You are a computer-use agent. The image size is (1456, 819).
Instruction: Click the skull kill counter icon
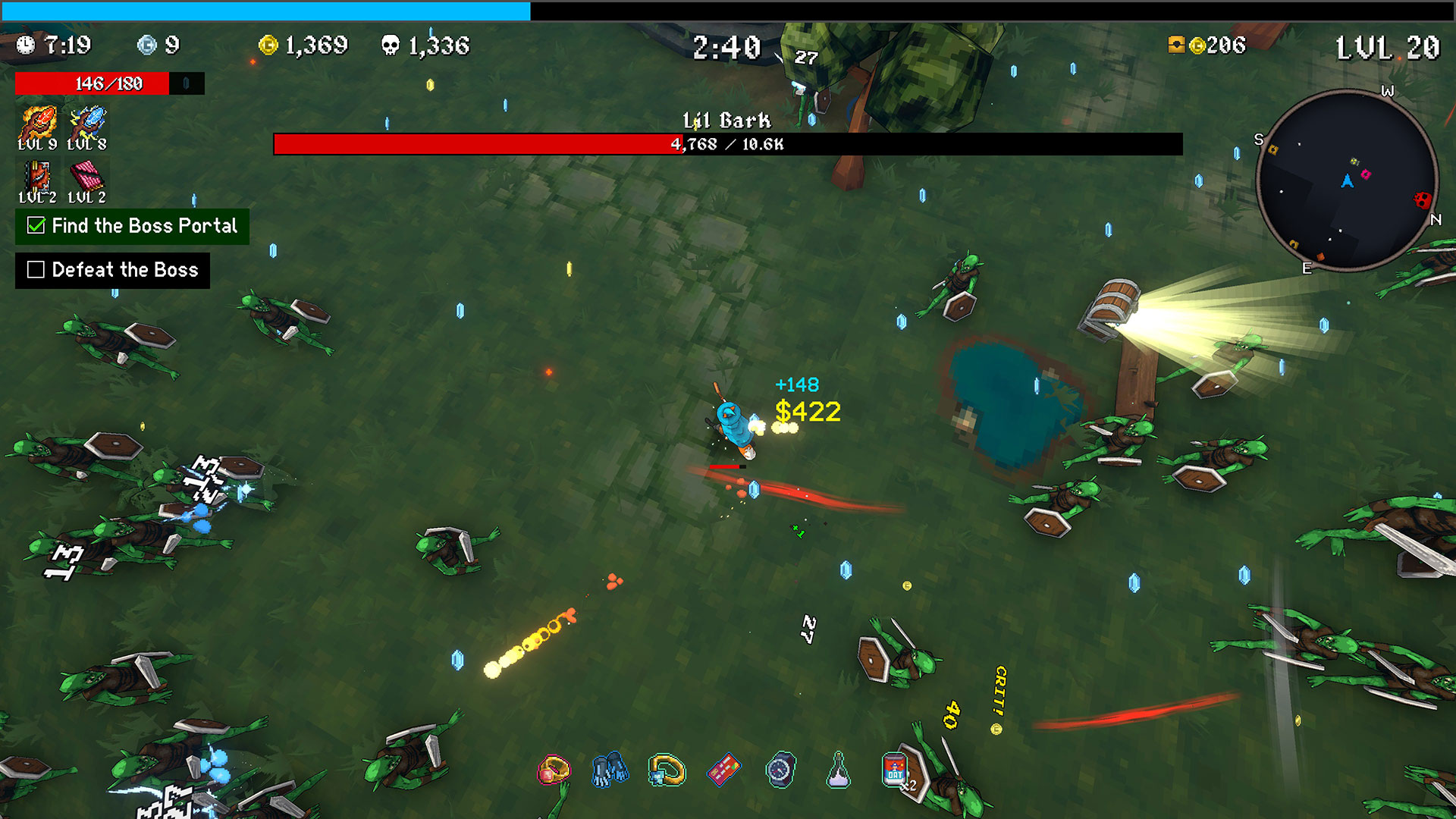391,45
